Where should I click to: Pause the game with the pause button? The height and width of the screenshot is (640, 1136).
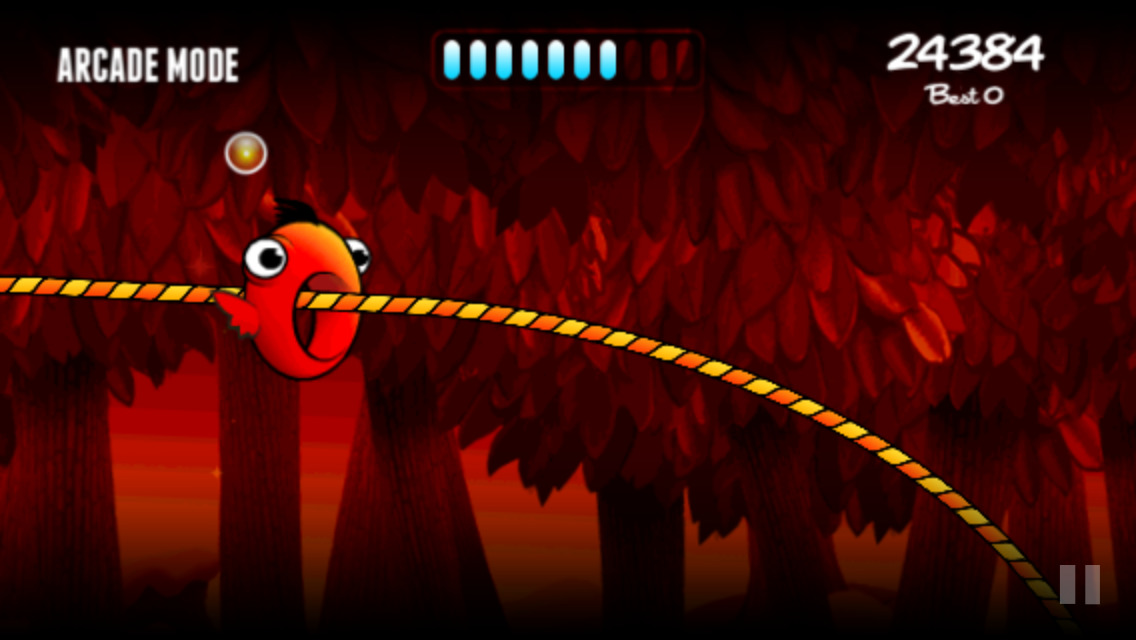click(x=1080, y=585)
